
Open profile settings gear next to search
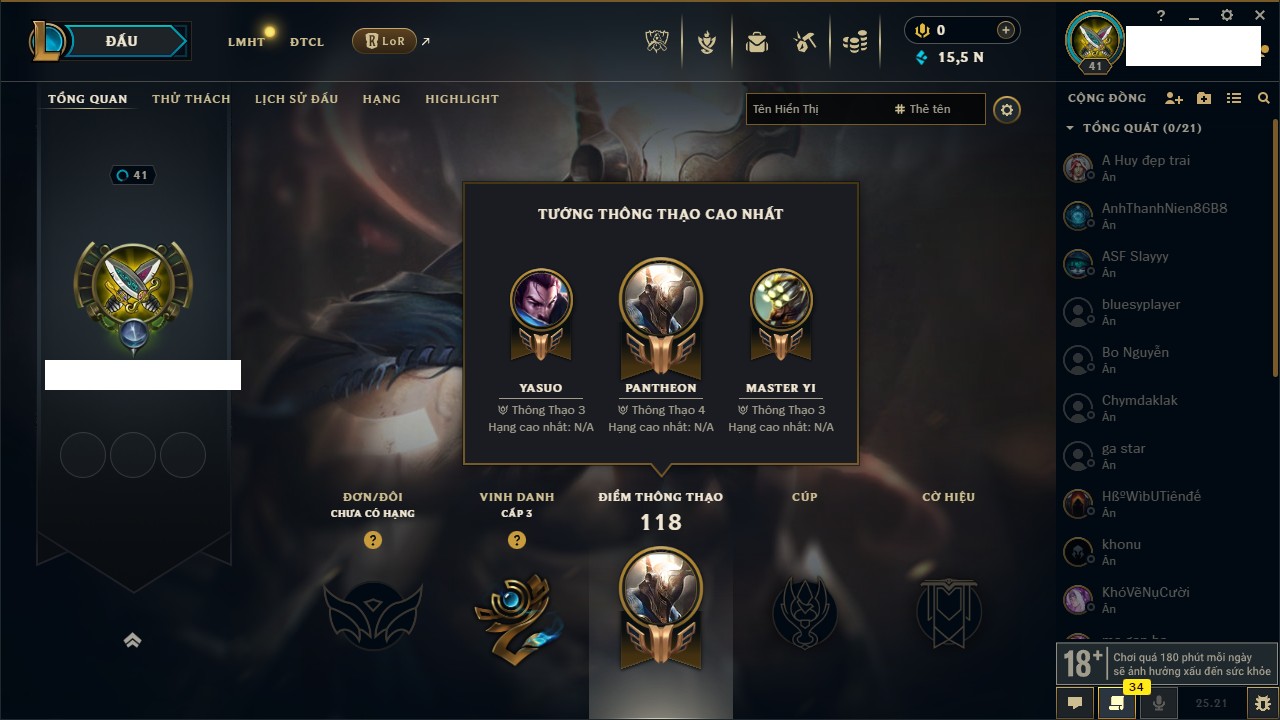(x=1007, y=109)
